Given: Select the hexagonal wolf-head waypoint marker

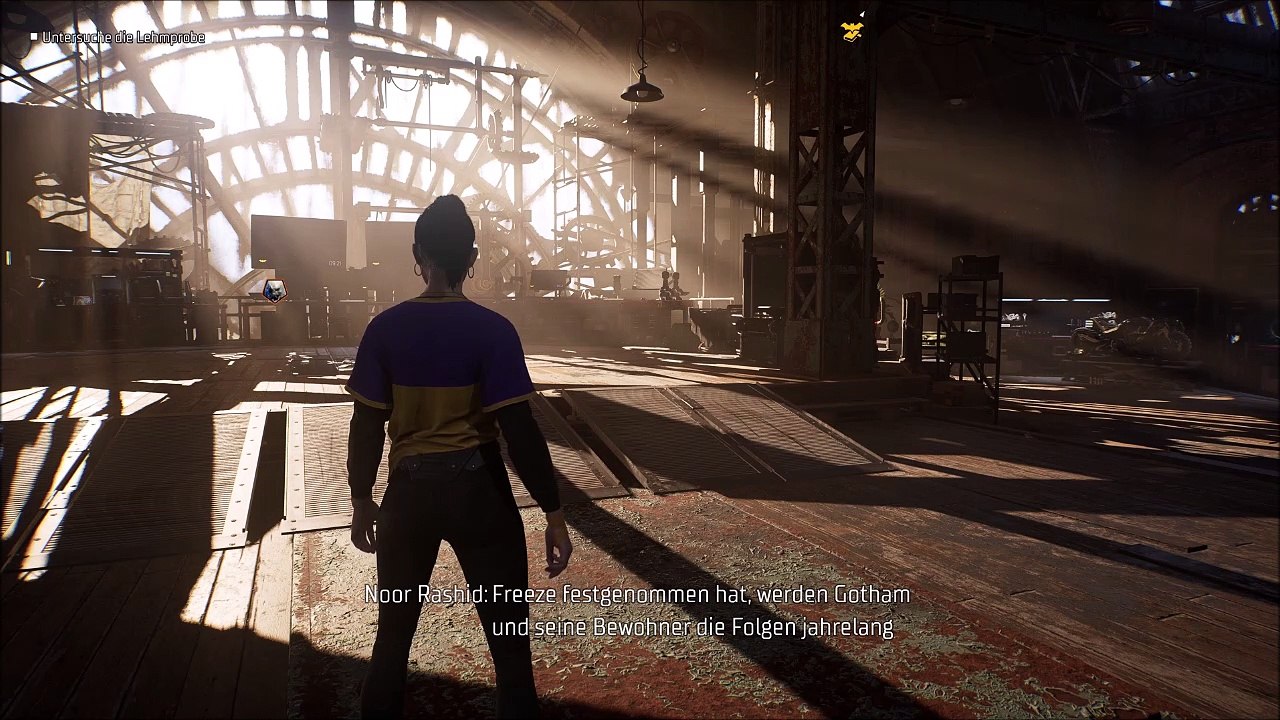Looking at the screenshot, I should (274, 290).
